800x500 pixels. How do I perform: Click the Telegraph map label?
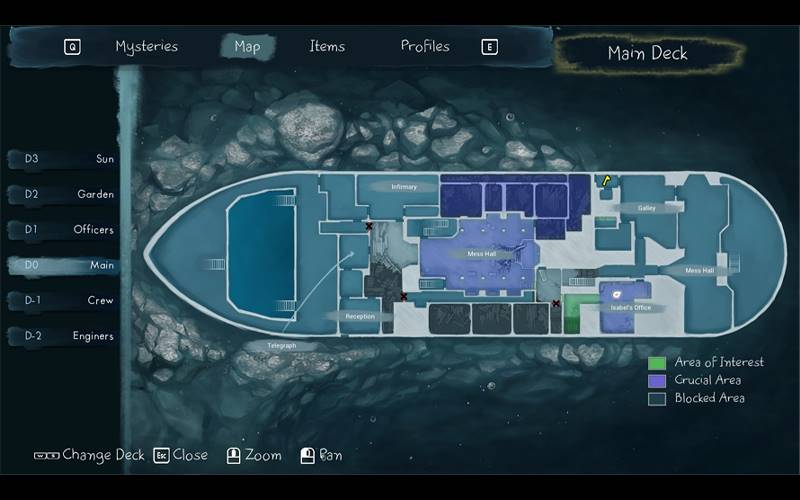pos(282,346)
